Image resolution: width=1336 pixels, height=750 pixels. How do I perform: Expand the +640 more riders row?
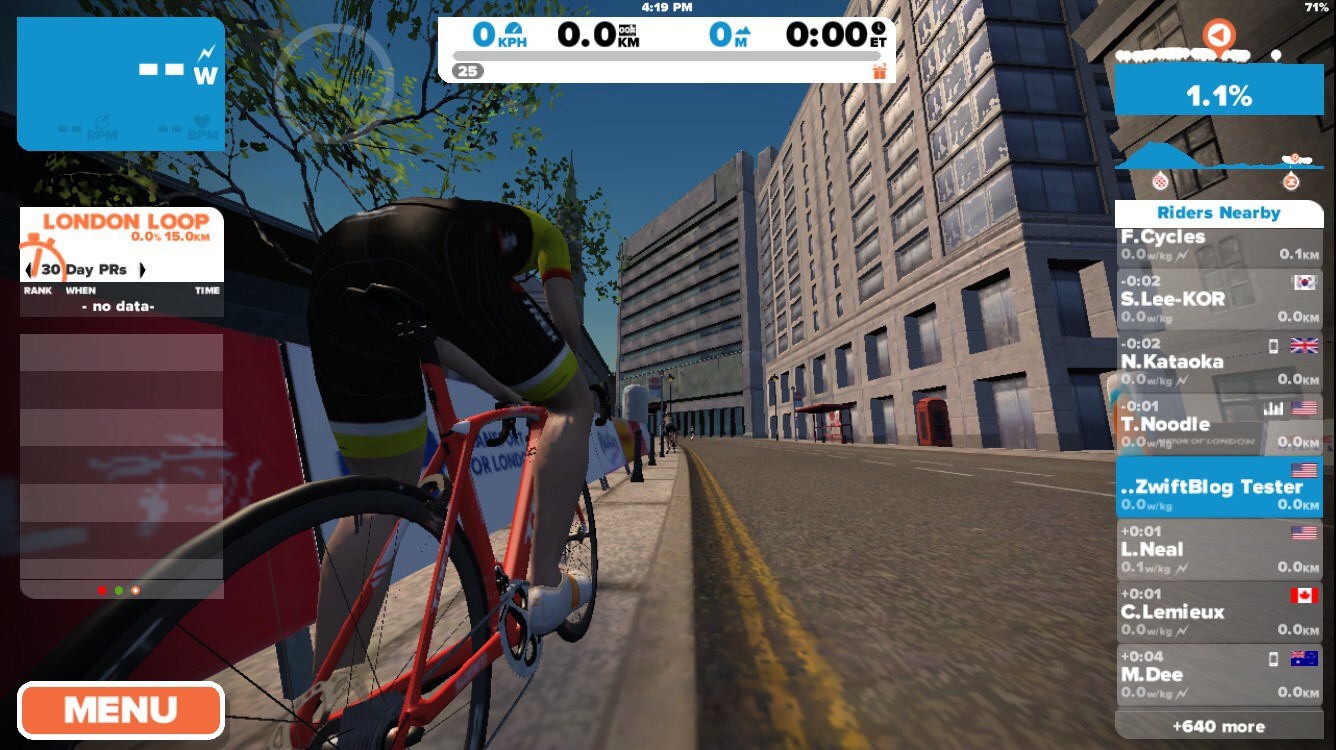point(1218,726)
